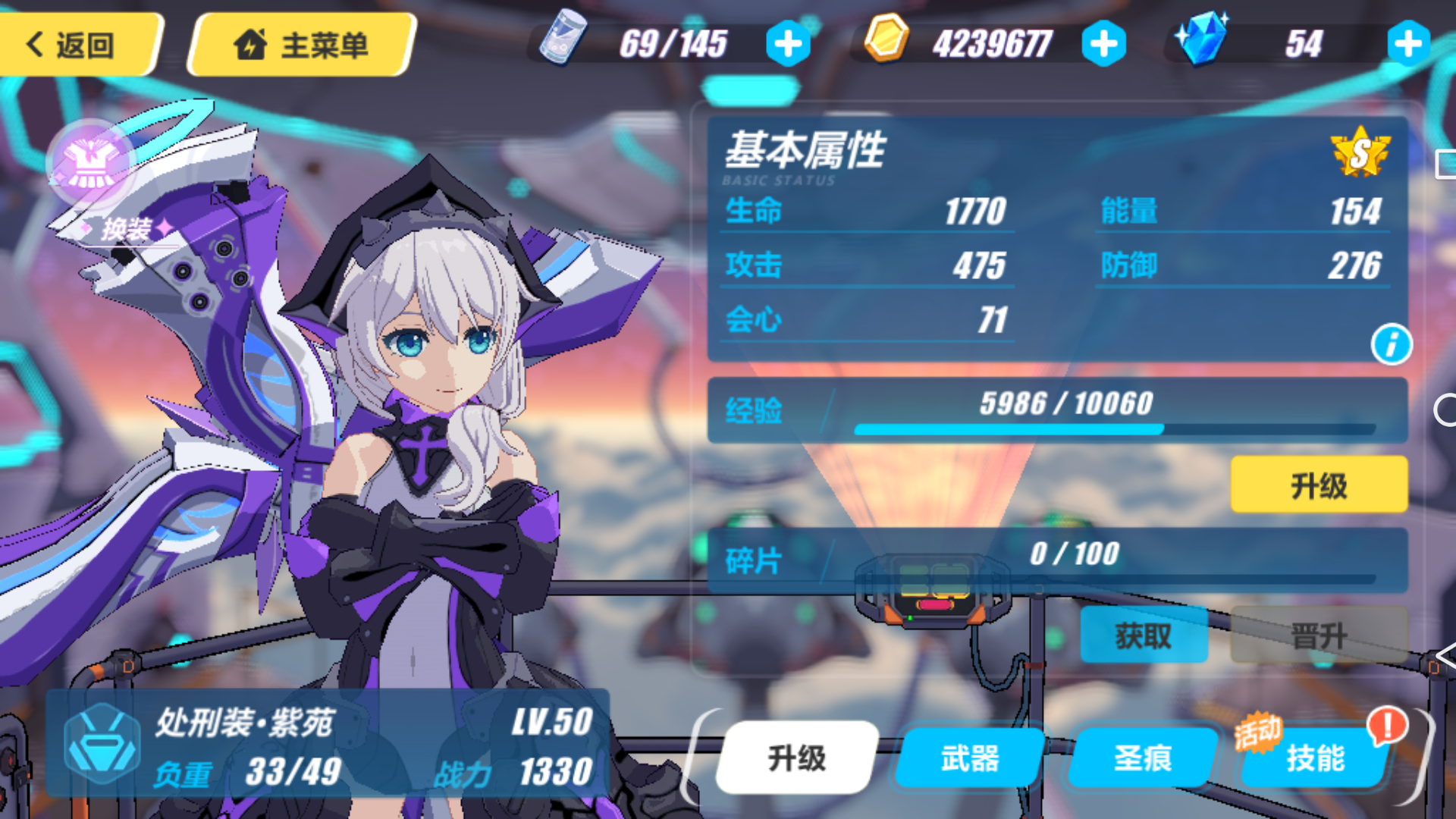Open the 圣痕 stigmata tab
The width and height of the screenshot is (1456, 819).
pos(1141,757)
